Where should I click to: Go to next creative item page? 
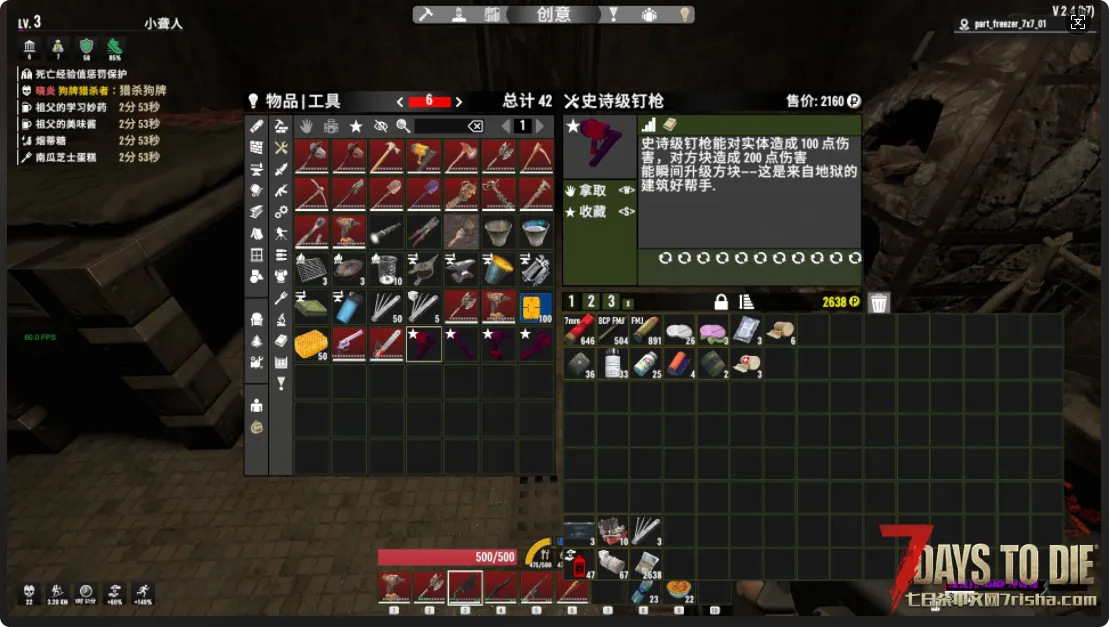coord(540,126)
